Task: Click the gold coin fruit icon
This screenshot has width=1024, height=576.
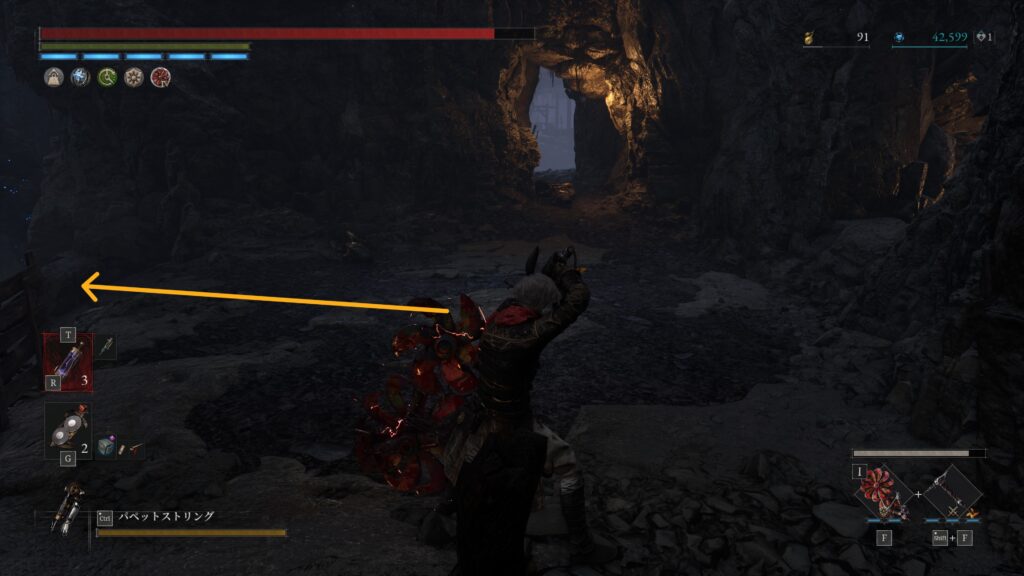Action: [811, 38]
